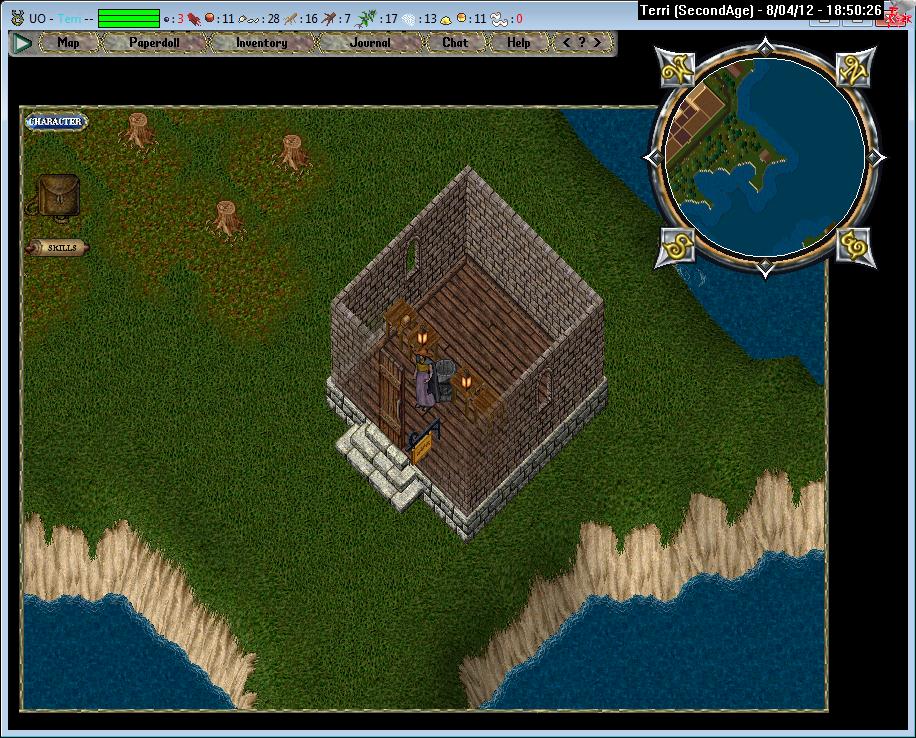This screenshot has width=916, height=738.
Task: Click the green play arrow on the menu bar
Action: pos(21,43)
